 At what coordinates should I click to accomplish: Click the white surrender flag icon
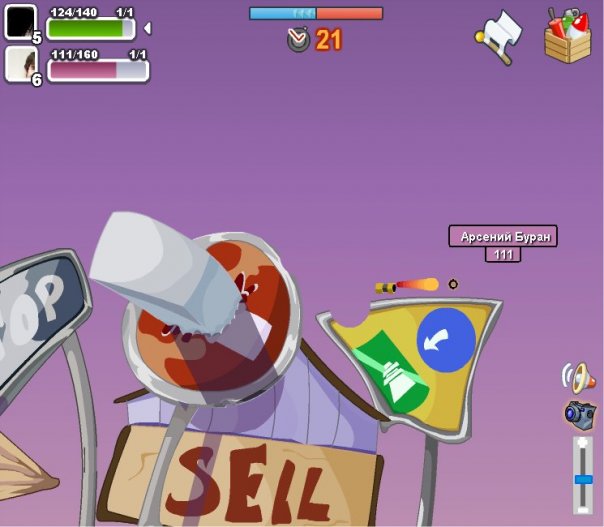[x=499, y=35]
